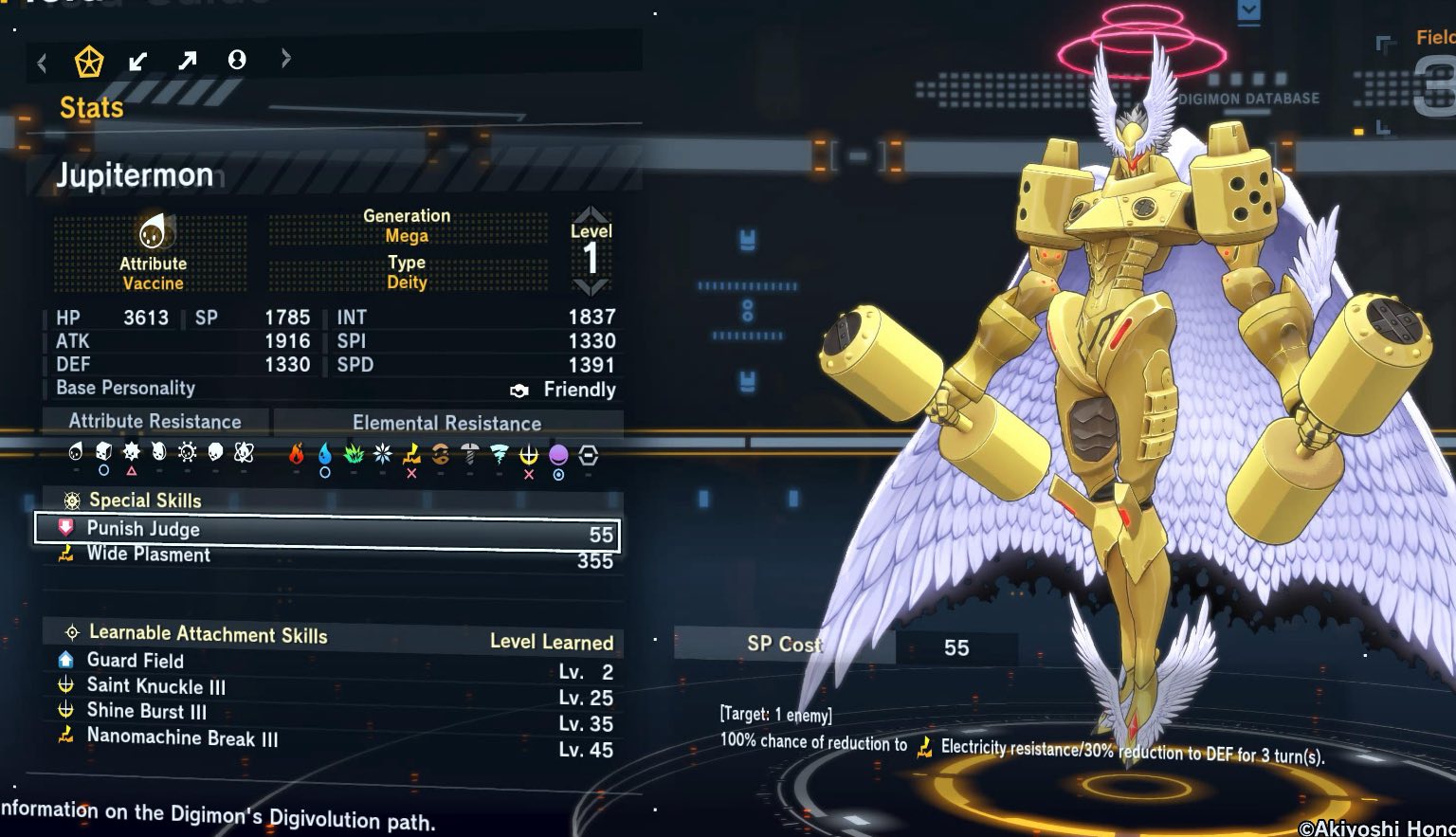Switch to the down-left arrow tab
This screenshot has width=1456, height=837.
click(138, 62)
